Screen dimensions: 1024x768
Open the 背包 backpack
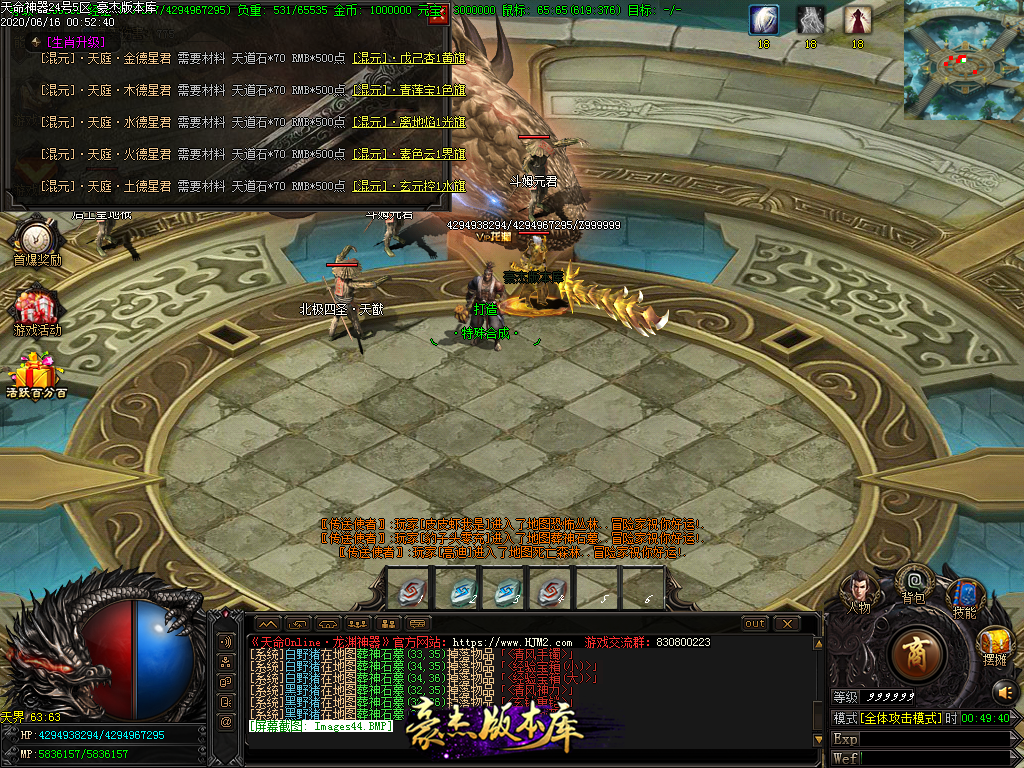coord(913,580)
